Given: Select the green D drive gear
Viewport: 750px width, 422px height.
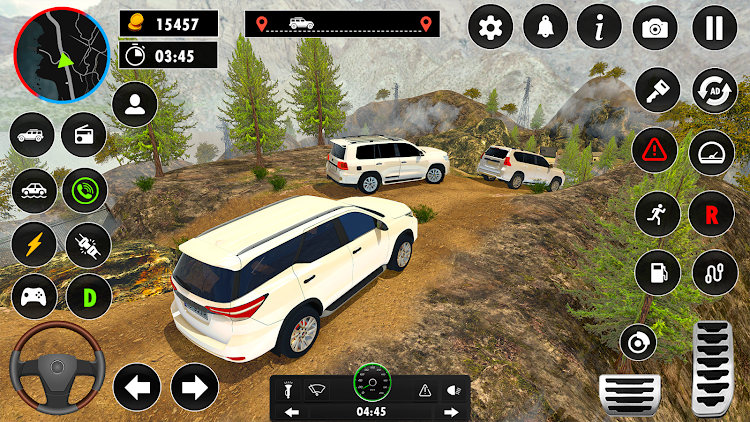Looking at the screenshot, I should (88, 296).
